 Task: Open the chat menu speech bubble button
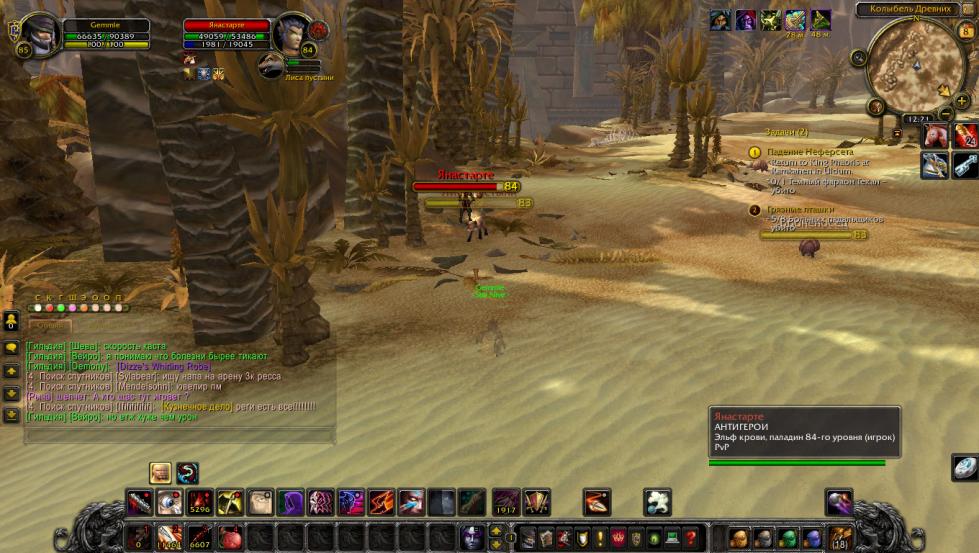[x=11, y=347]
